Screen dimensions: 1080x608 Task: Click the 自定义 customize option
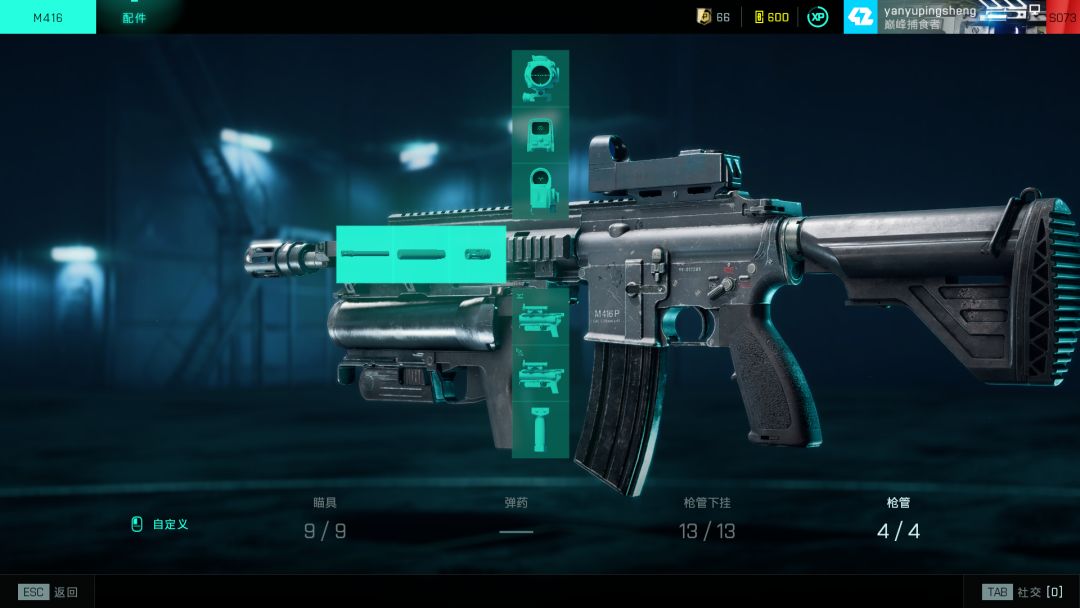[x=160, y=524]
